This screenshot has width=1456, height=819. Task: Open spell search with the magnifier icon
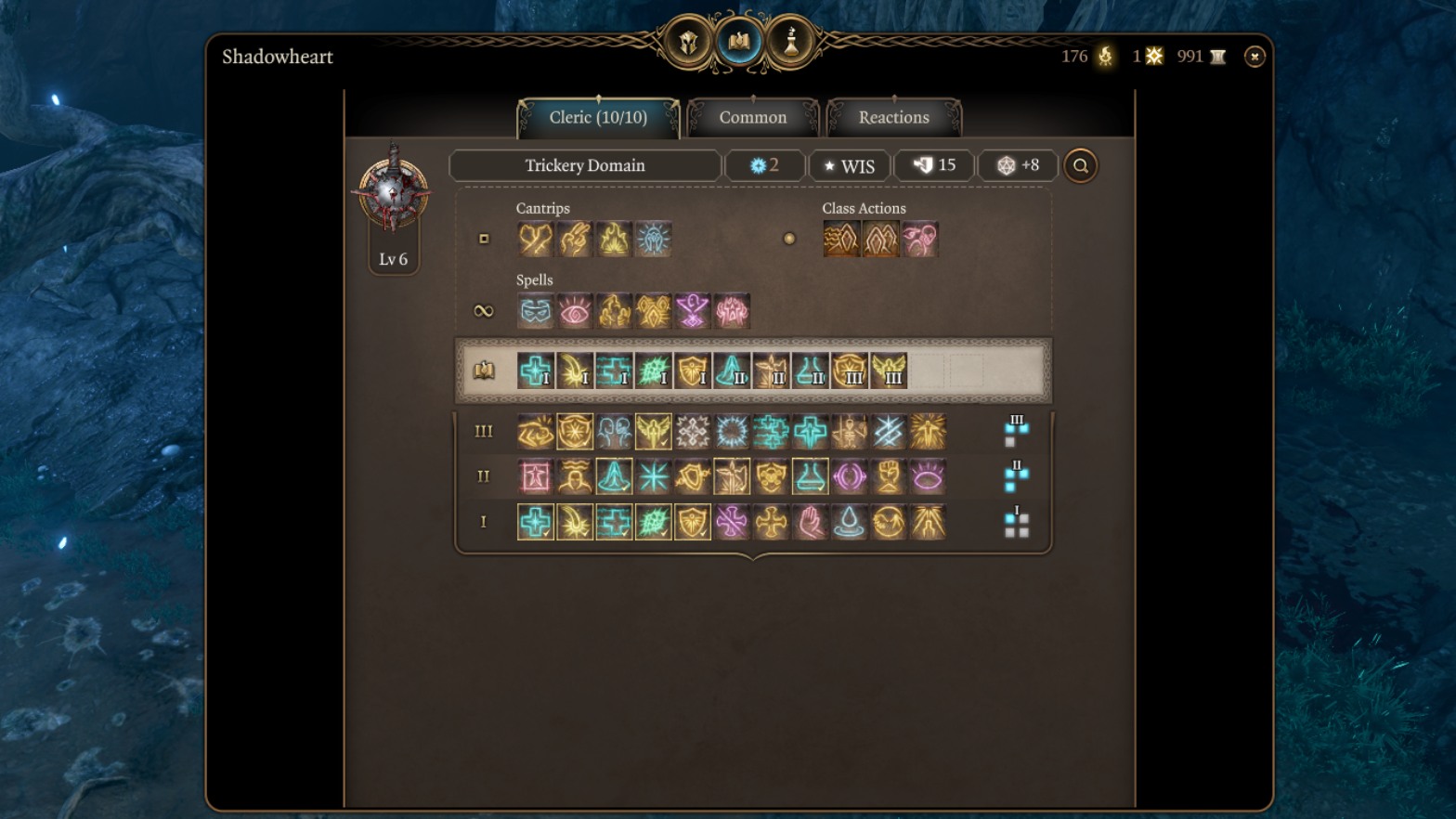pos(1080,165)
